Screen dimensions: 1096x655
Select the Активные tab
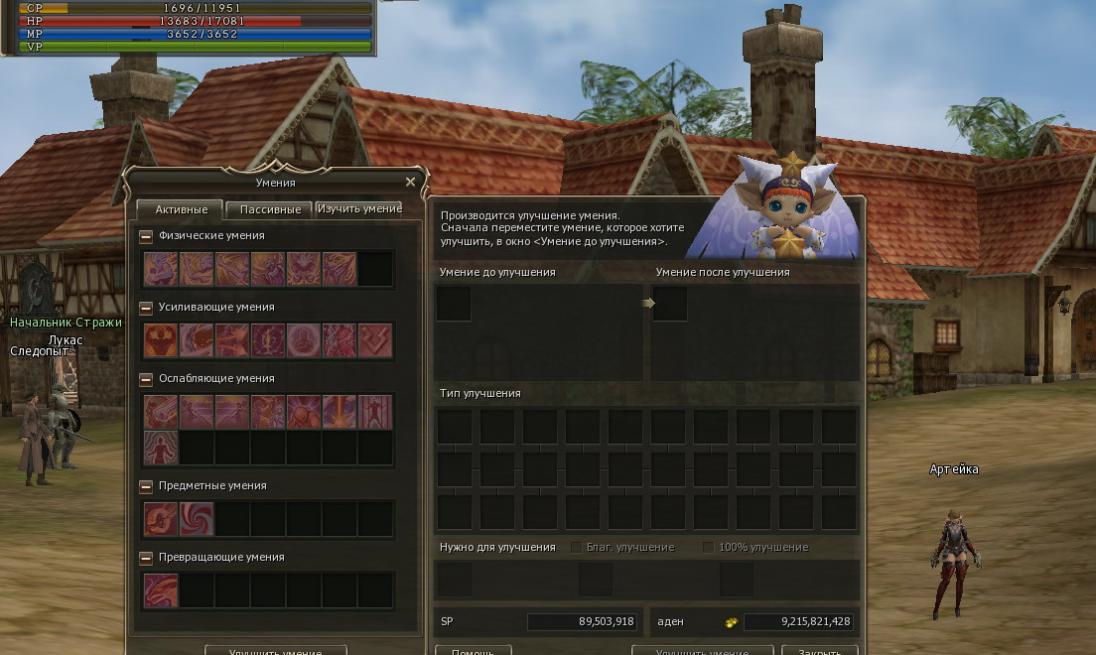[181, 209]
